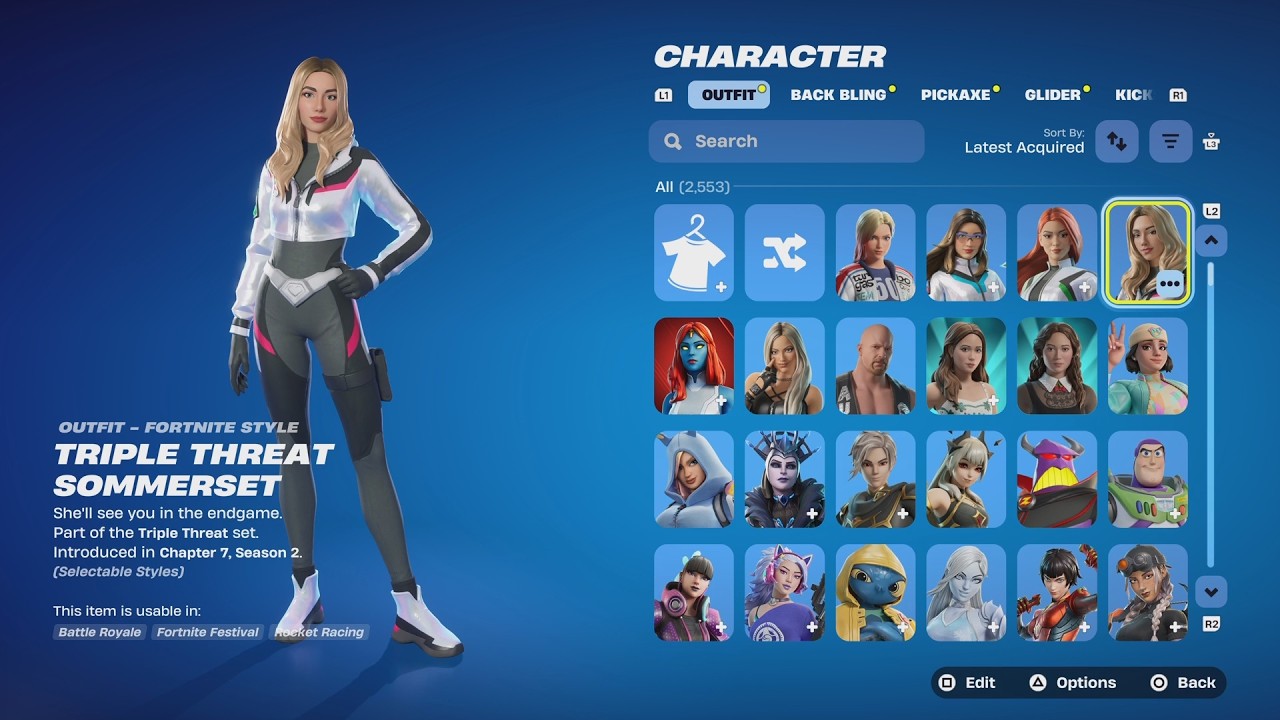Image resolution: width=1280 pixels, height=720 pixels.
Task: Select the blue-skinned red-haired outfit
Action: pos(694,366)
